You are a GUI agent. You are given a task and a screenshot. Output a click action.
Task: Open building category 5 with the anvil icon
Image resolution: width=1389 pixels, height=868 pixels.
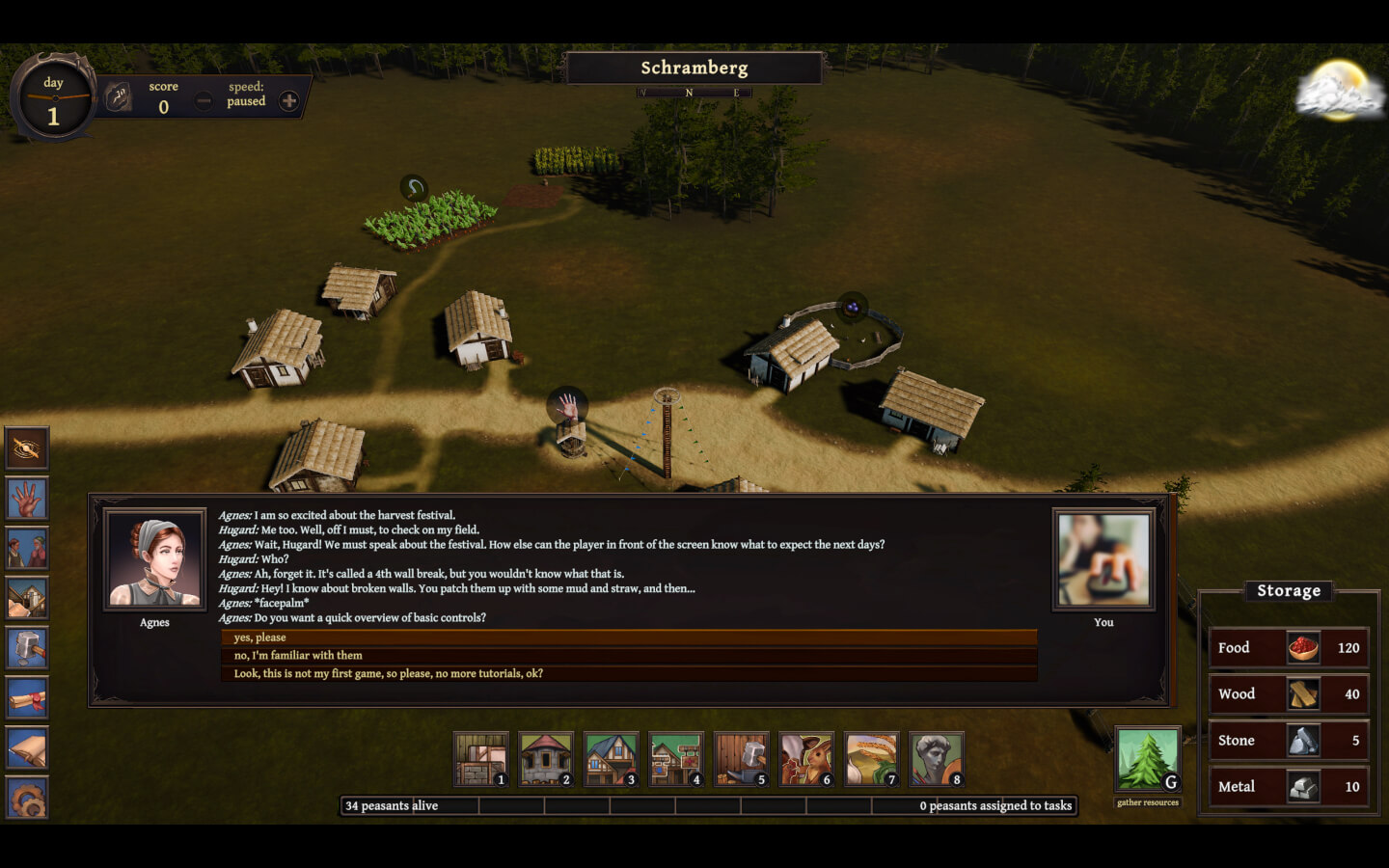741,759
